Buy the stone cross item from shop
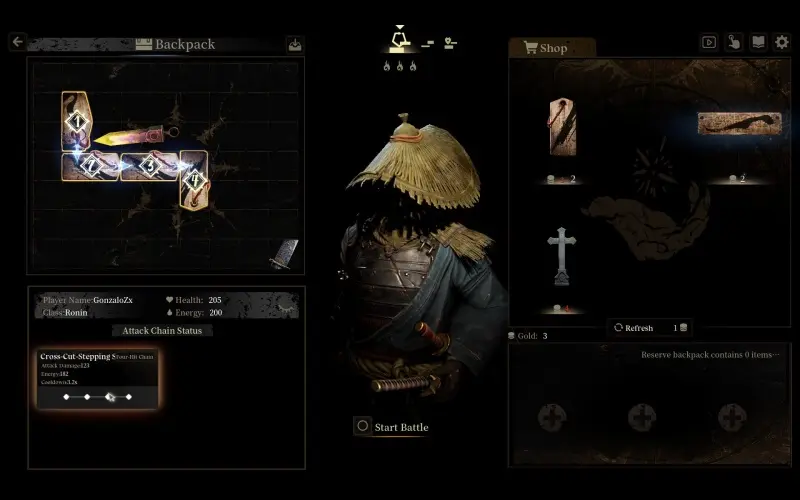This screenshot has width=800, height=500. (563, 257)
